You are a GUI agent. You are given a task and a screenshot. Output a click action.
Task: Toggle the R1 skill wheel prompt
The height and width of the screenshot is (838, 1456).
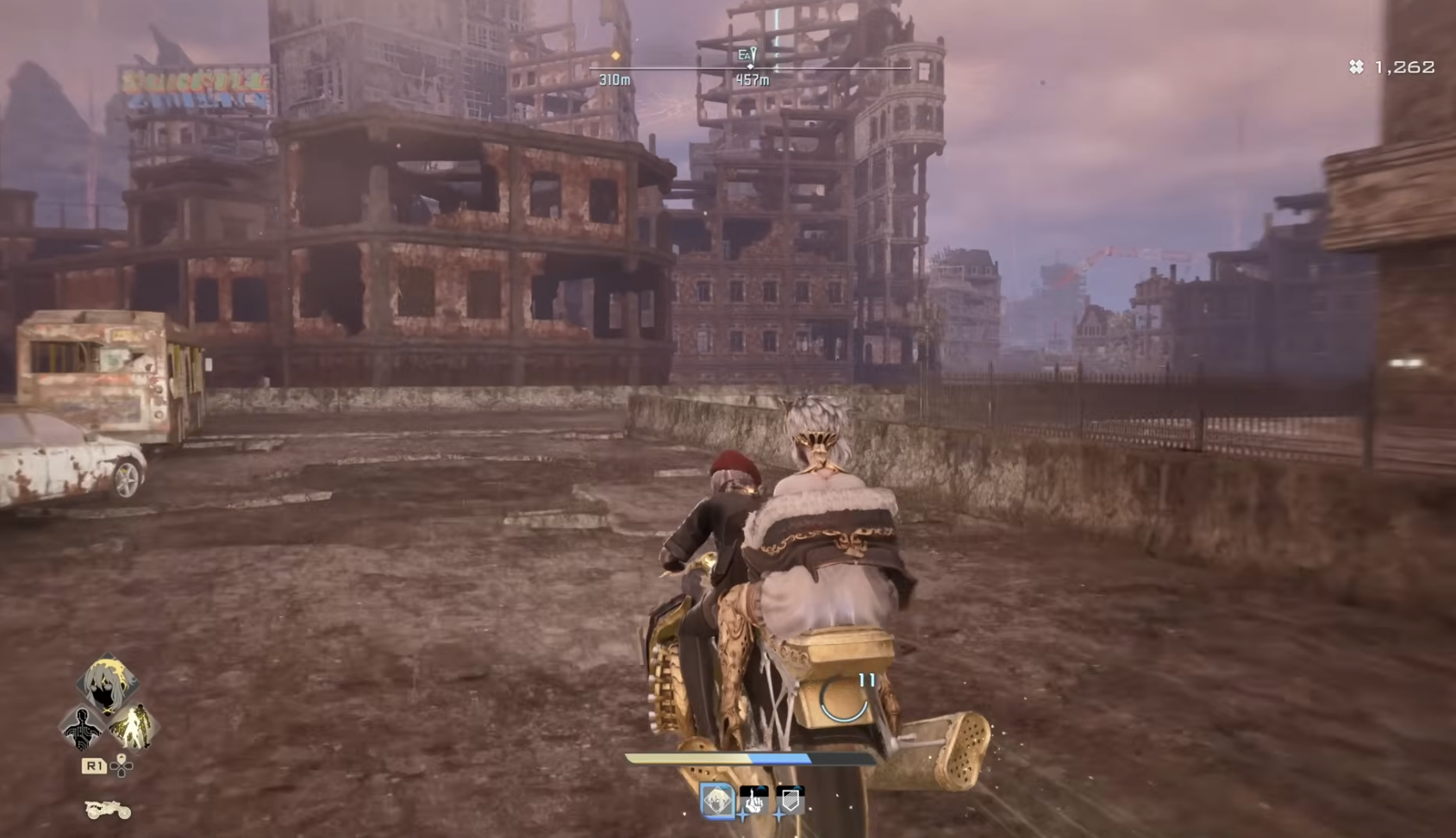[94, 765]
